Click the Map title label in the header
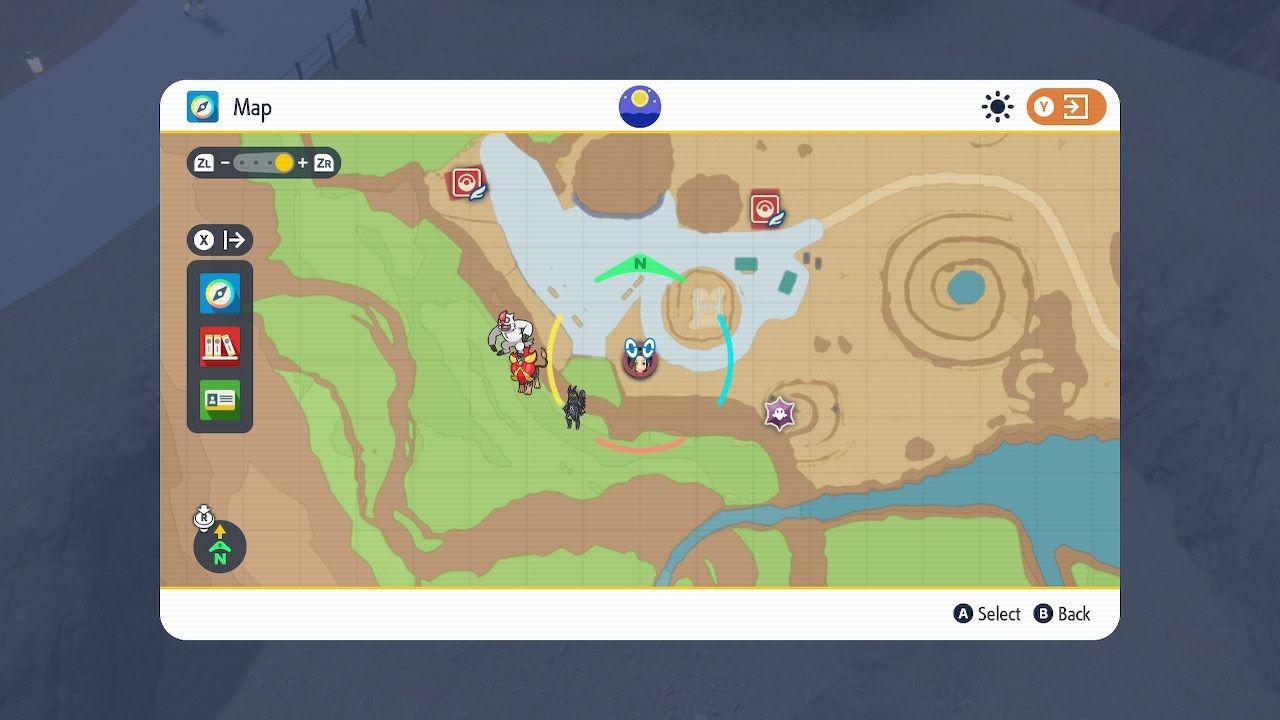The image size is (1280, 720). tap(253, 107)
